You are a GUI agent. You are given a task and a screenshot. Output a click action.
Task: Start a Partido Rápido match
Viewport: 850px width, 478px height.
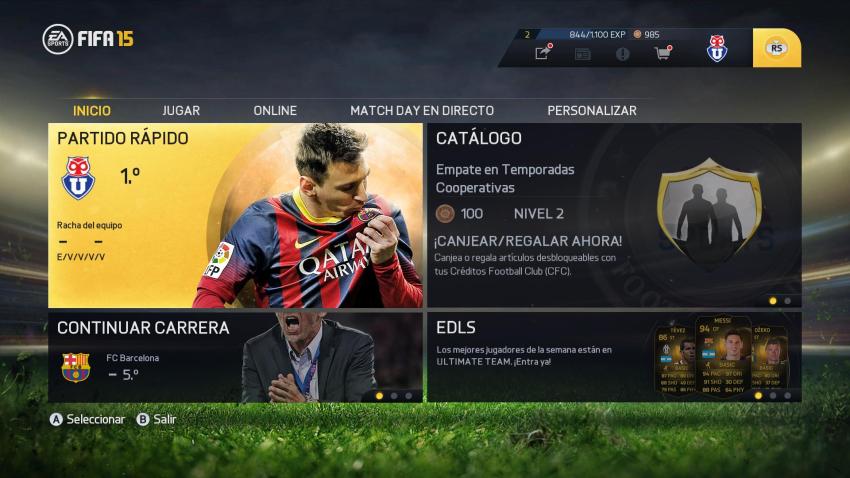pos(235,215)
